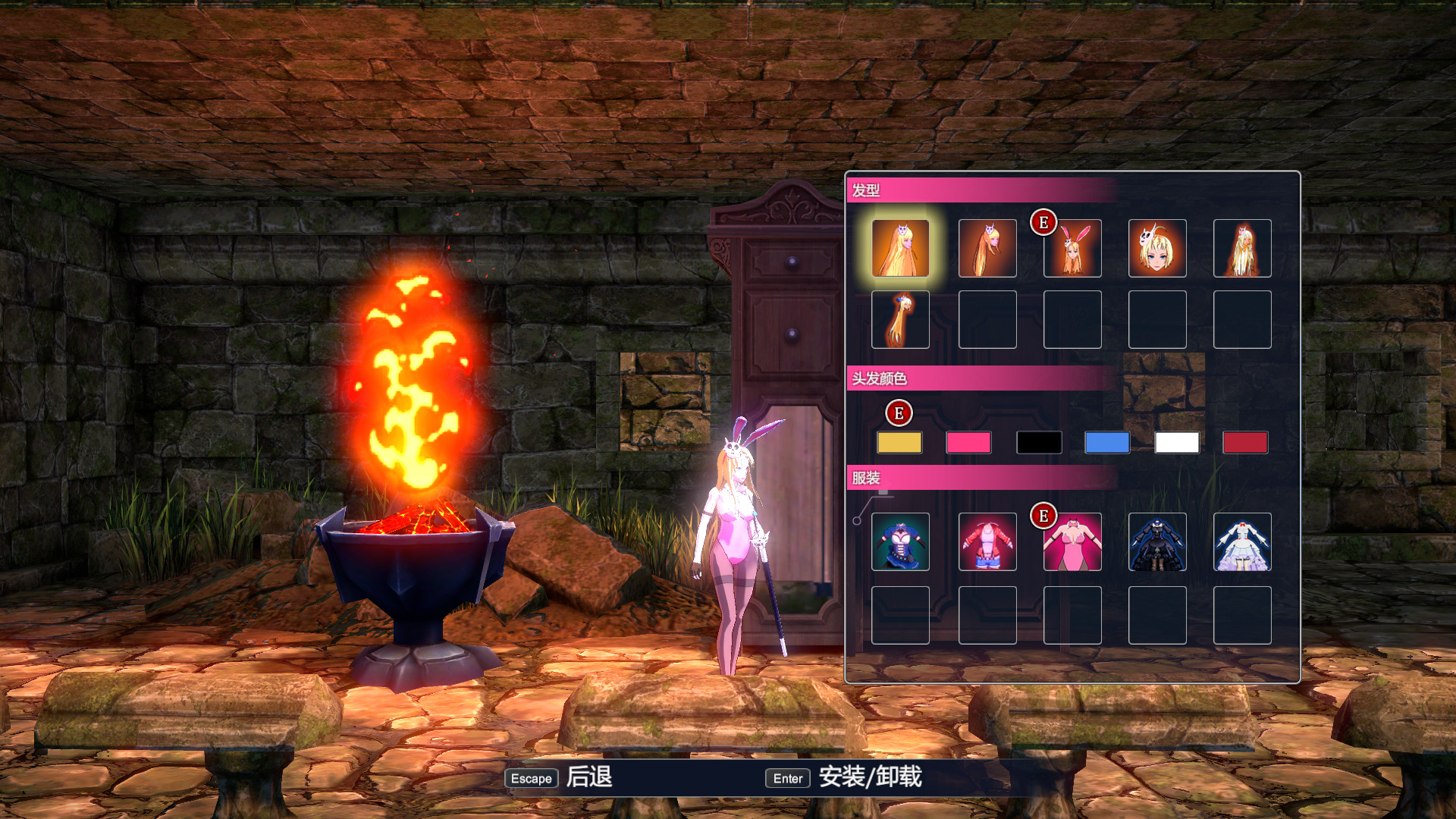Choose the long low-pigtails hairstyle
The height and width of the screenshot is (819, 1456).
pos(987,248)
